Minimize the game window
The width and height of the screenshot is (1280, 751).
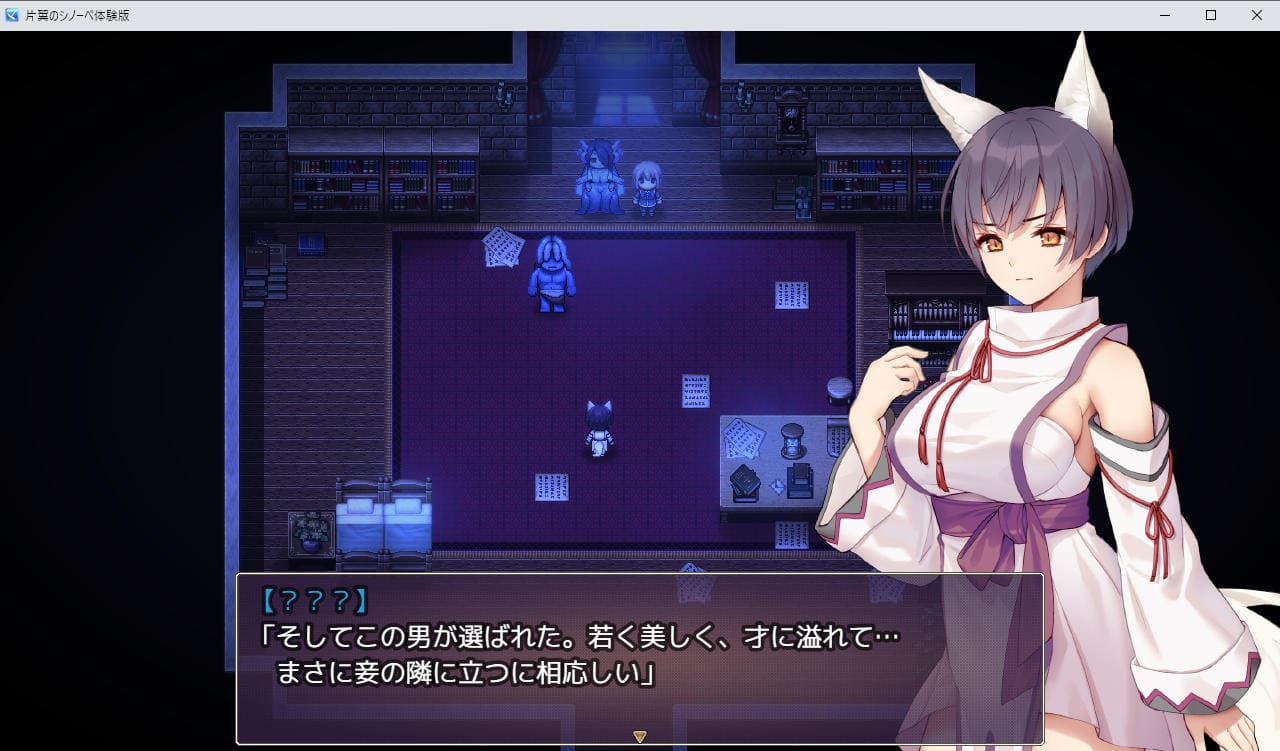(1165, 15)
